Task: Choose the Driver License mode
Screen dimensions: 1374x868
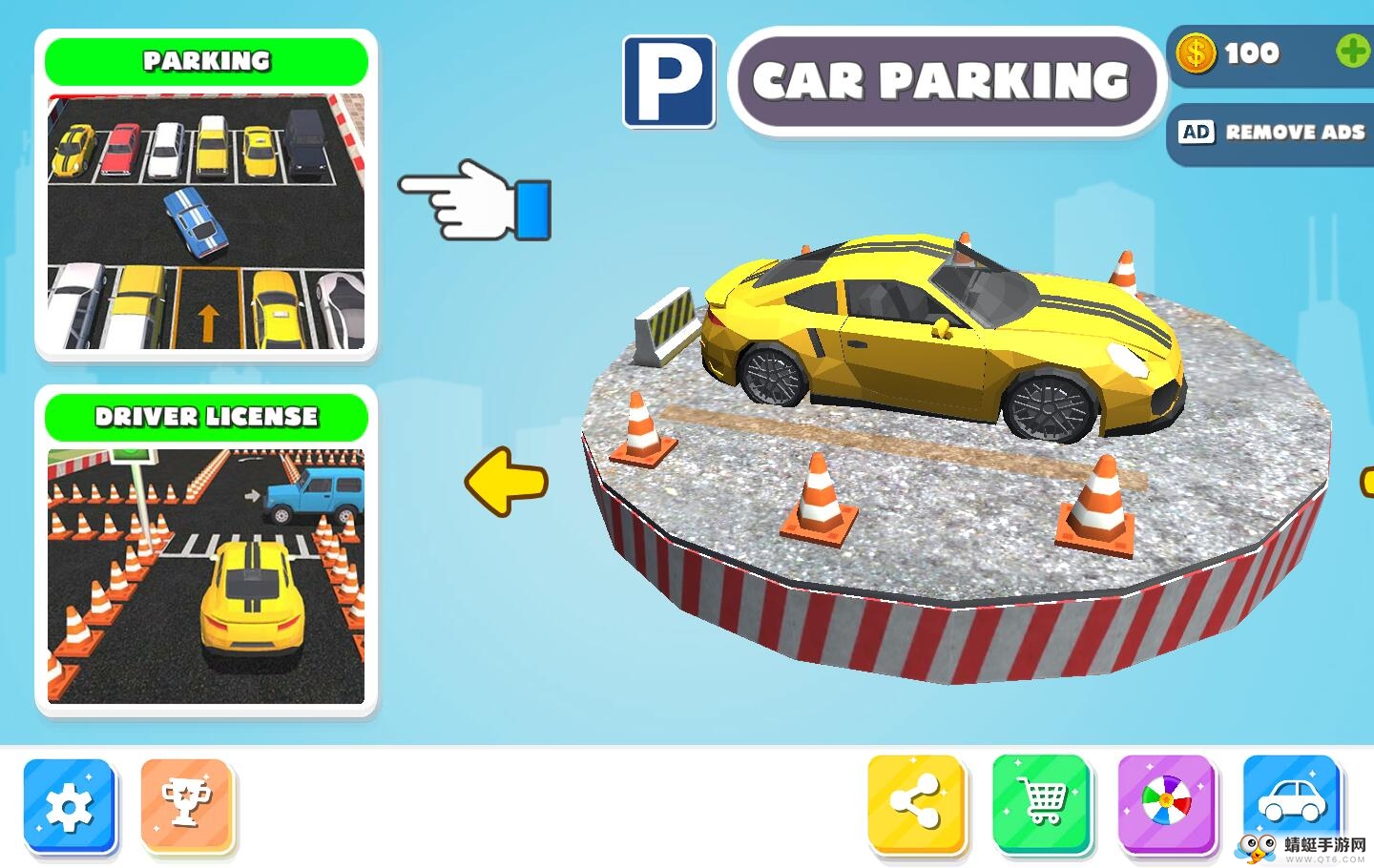Action: [206, 551]
